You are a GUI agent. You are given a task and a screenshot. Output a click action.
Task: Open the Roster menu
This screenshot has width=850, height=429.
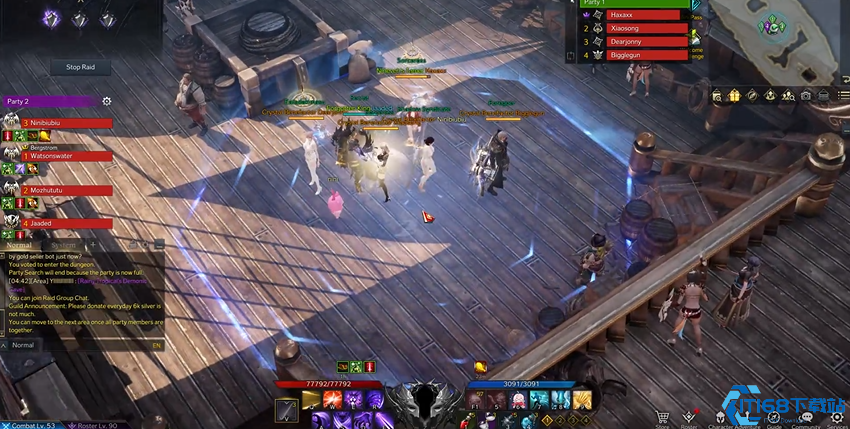[689, 419]
